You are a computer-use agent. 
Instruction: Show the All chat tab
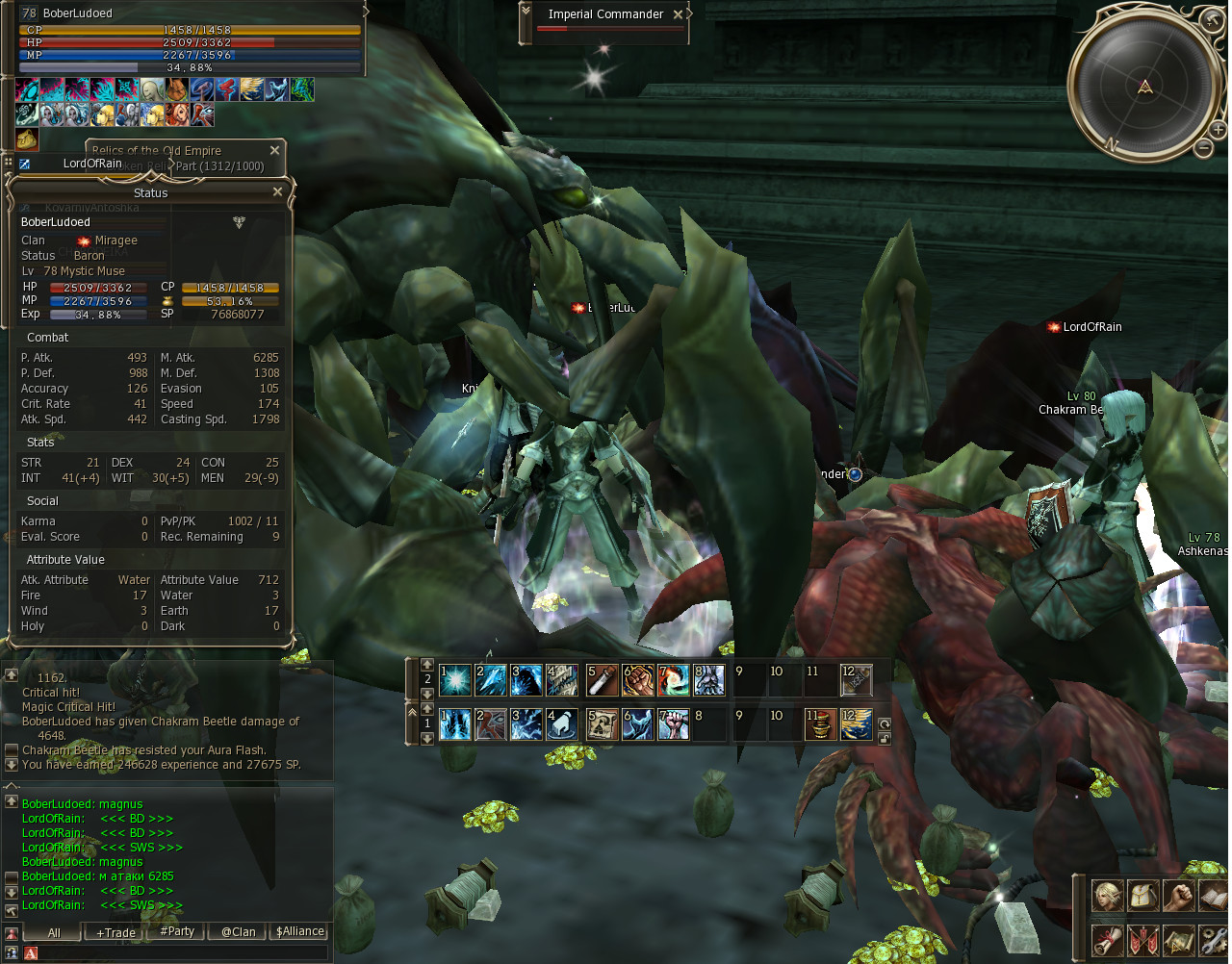[54, 932]
